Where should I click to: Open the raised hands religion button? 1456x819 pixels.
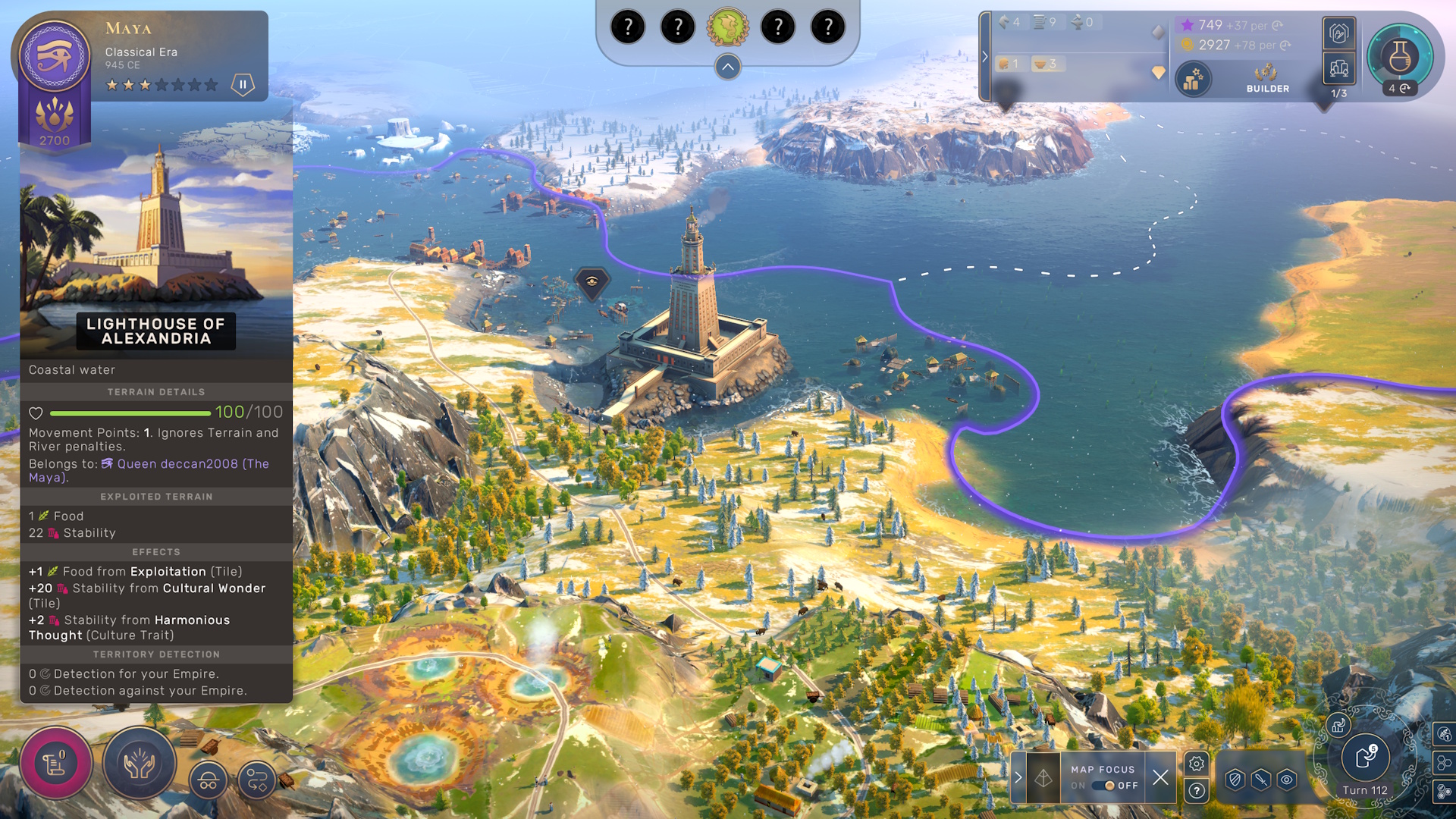pyautogui.click(x=139, y=763)
